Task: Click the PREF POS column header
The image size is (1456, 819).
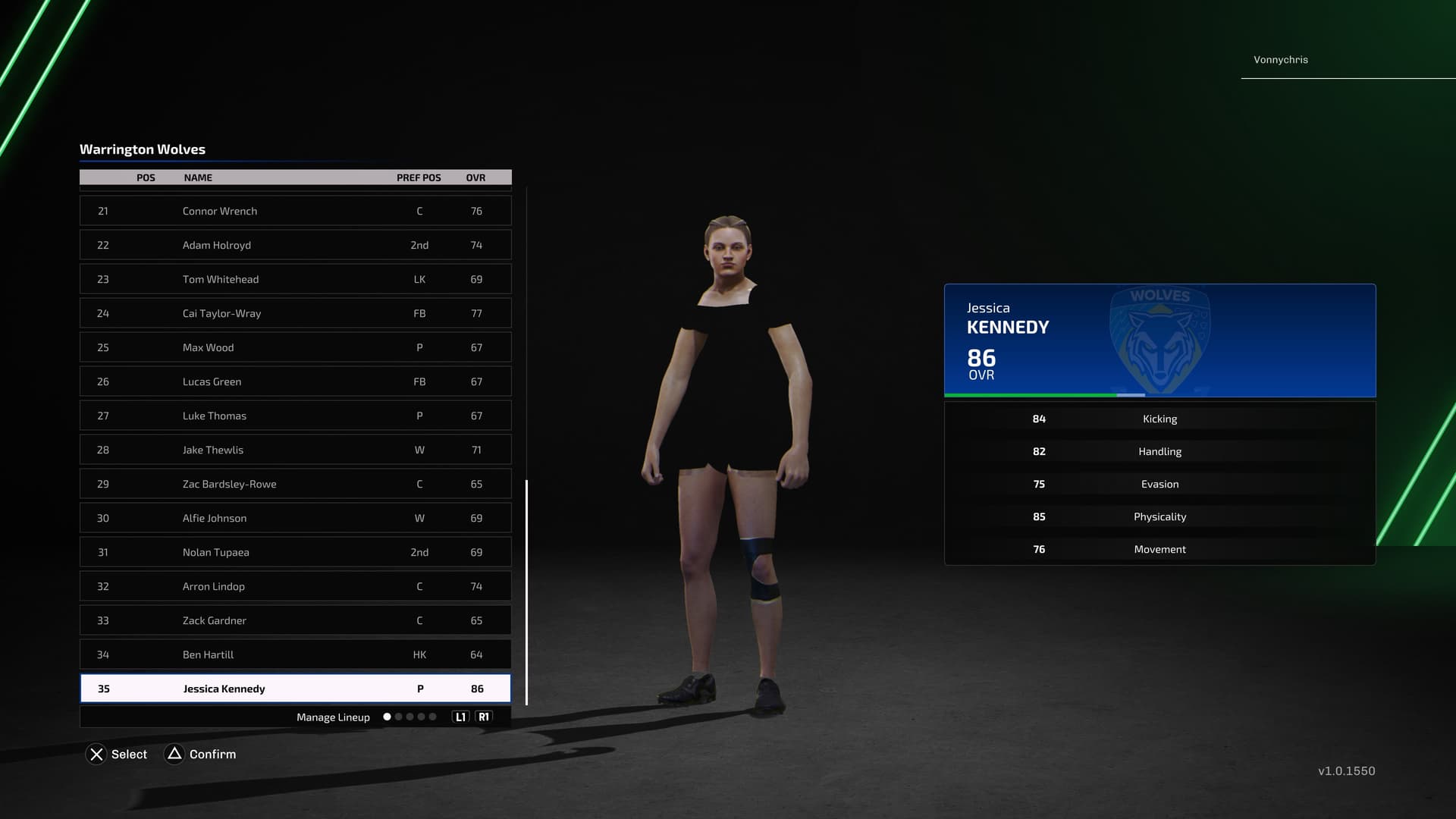Action: coord(419,177)
